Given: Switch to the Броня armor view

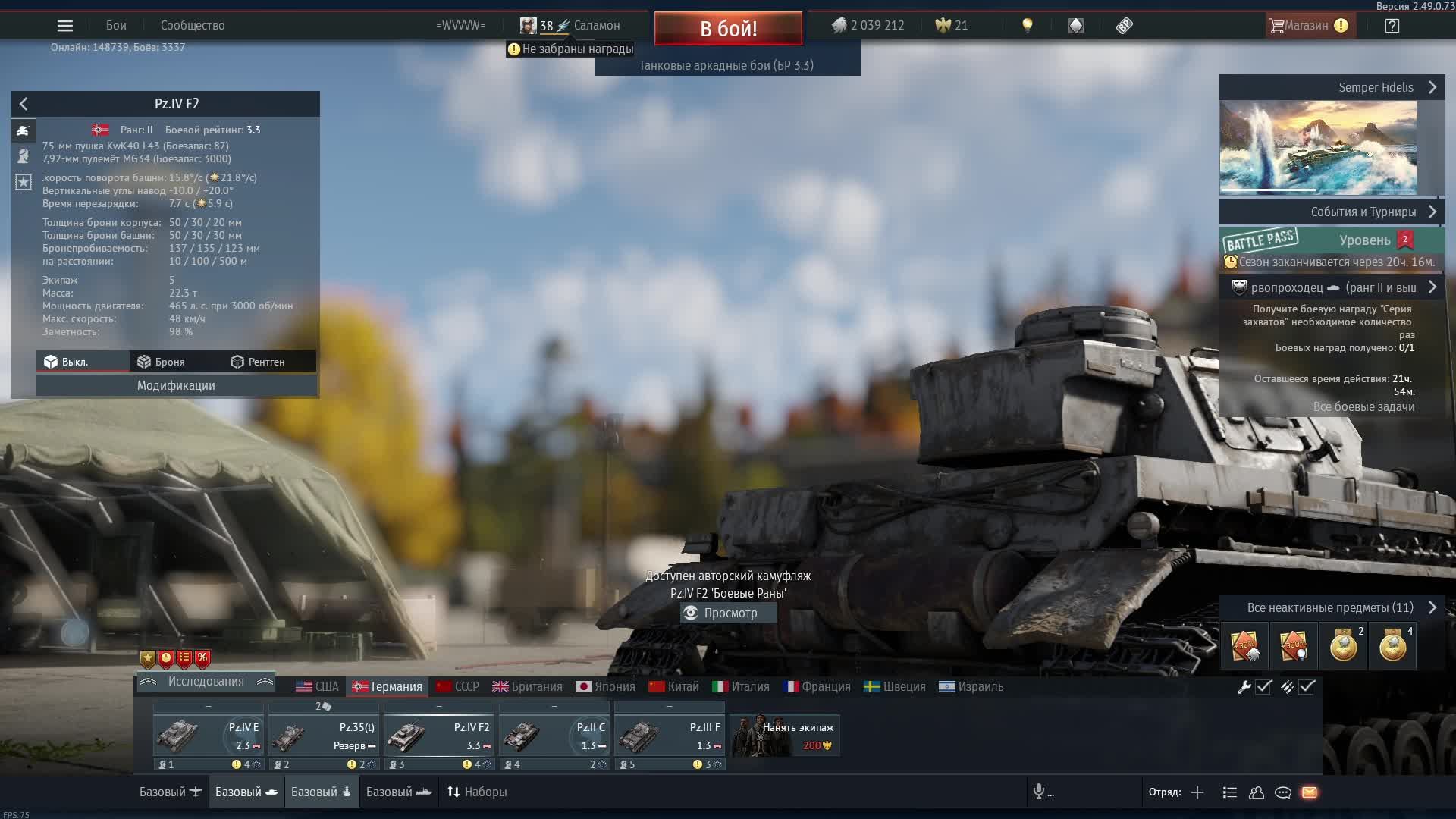Looking at the screenshot, I should click(161, 362).
